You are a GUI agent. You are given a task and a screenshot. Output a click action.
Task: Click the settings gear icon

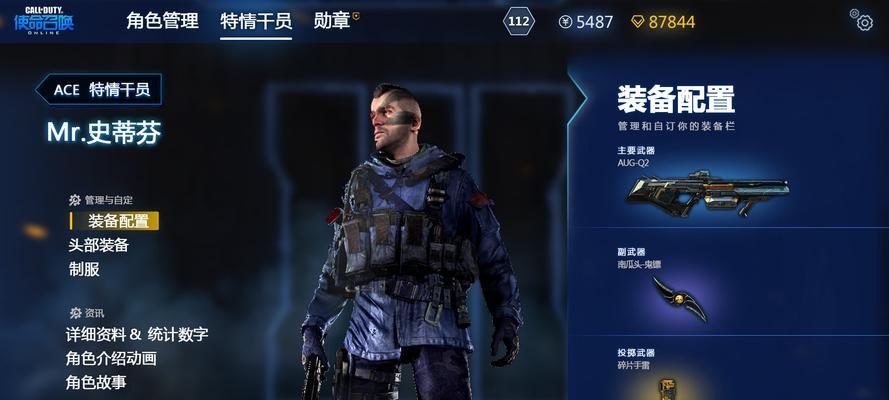click(x=861, y=19)
